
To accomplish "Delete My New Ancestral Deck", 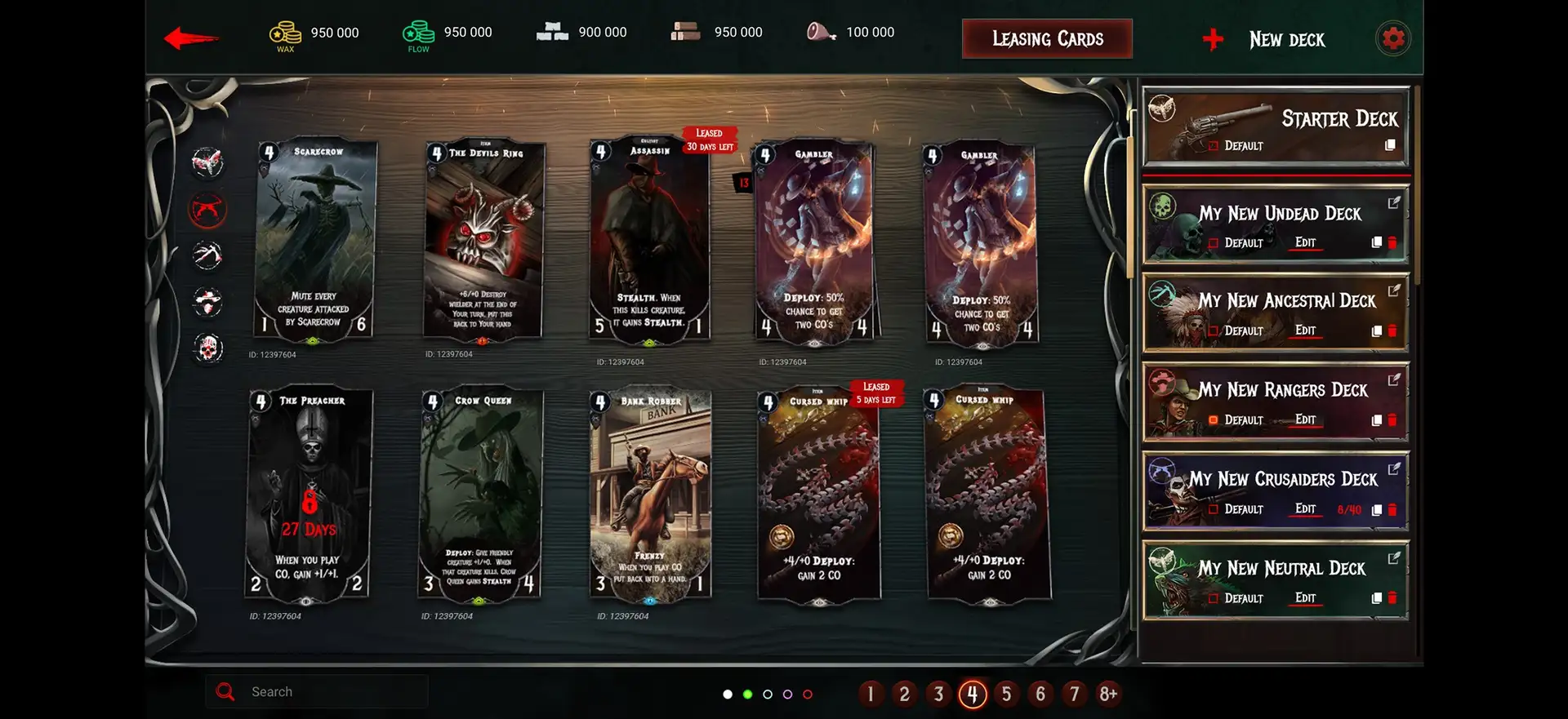I will [1392, 331].
